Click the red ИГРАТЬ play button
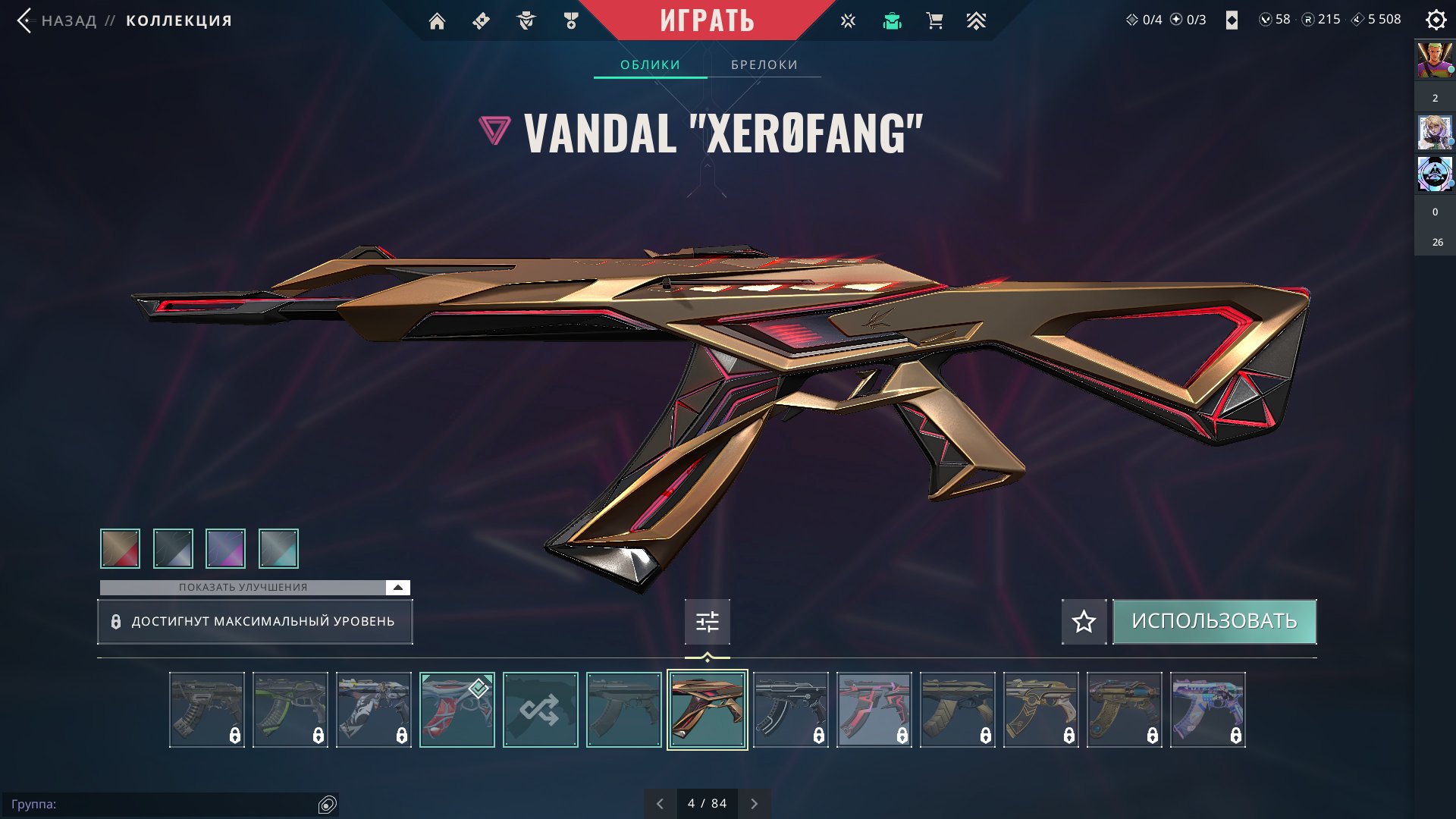Viewport: 1456px width, 819px height. pos(707,20)
